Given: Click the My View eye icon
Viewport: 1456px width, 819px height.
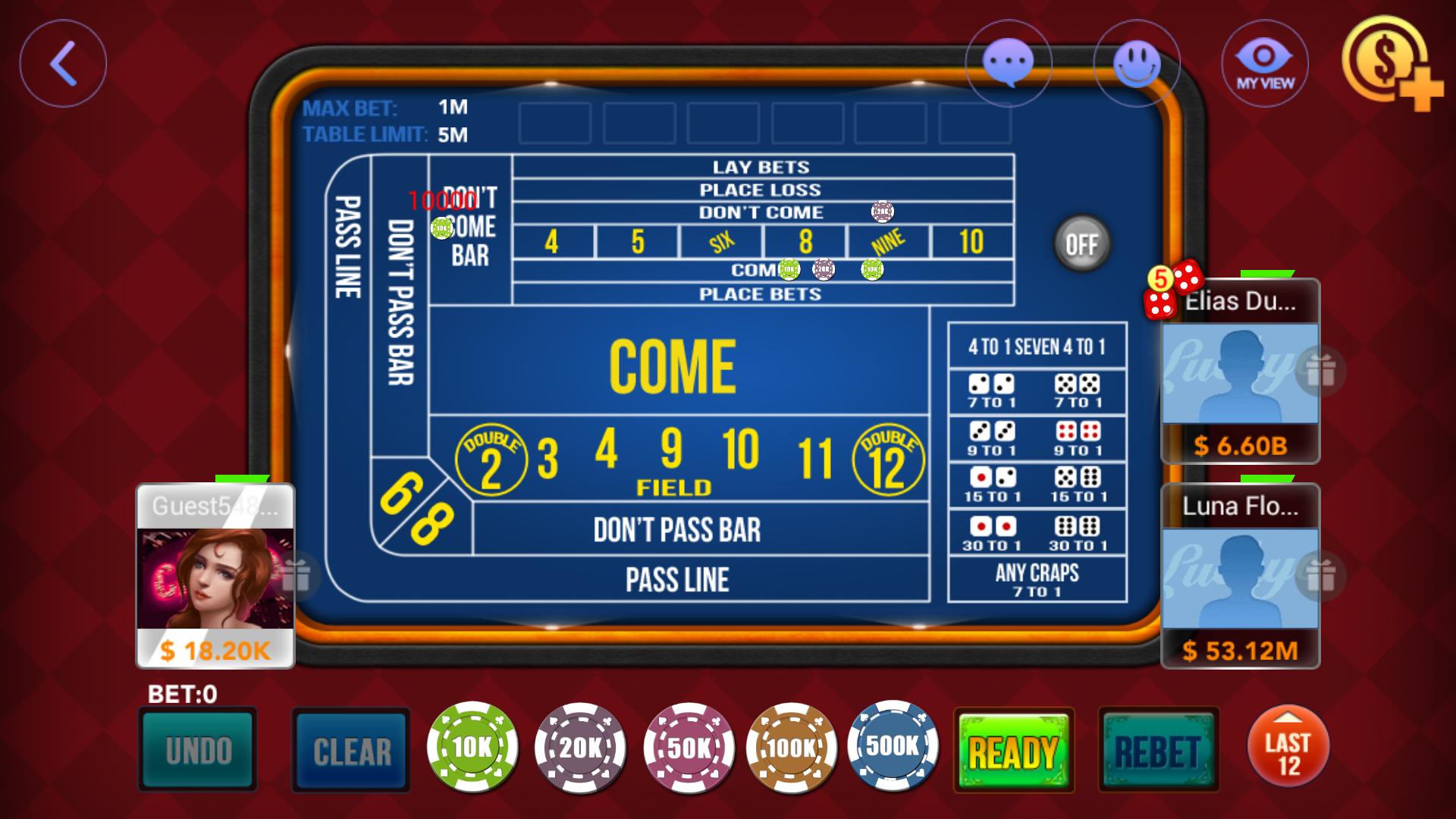Looking at the screenshot, I should point(1265,63).
